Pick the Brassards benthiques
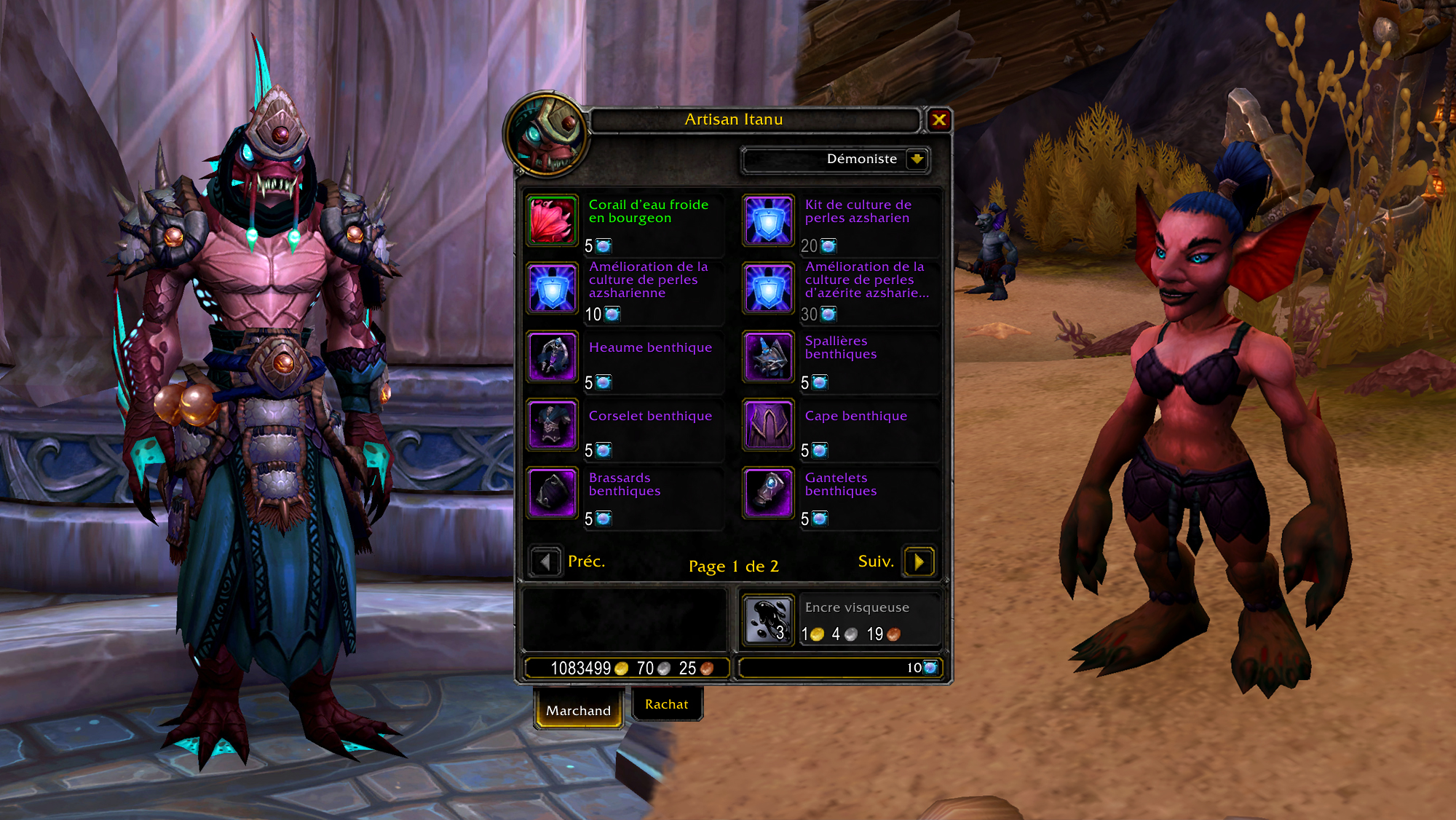1456x820 pixels. tap(553, 493)
